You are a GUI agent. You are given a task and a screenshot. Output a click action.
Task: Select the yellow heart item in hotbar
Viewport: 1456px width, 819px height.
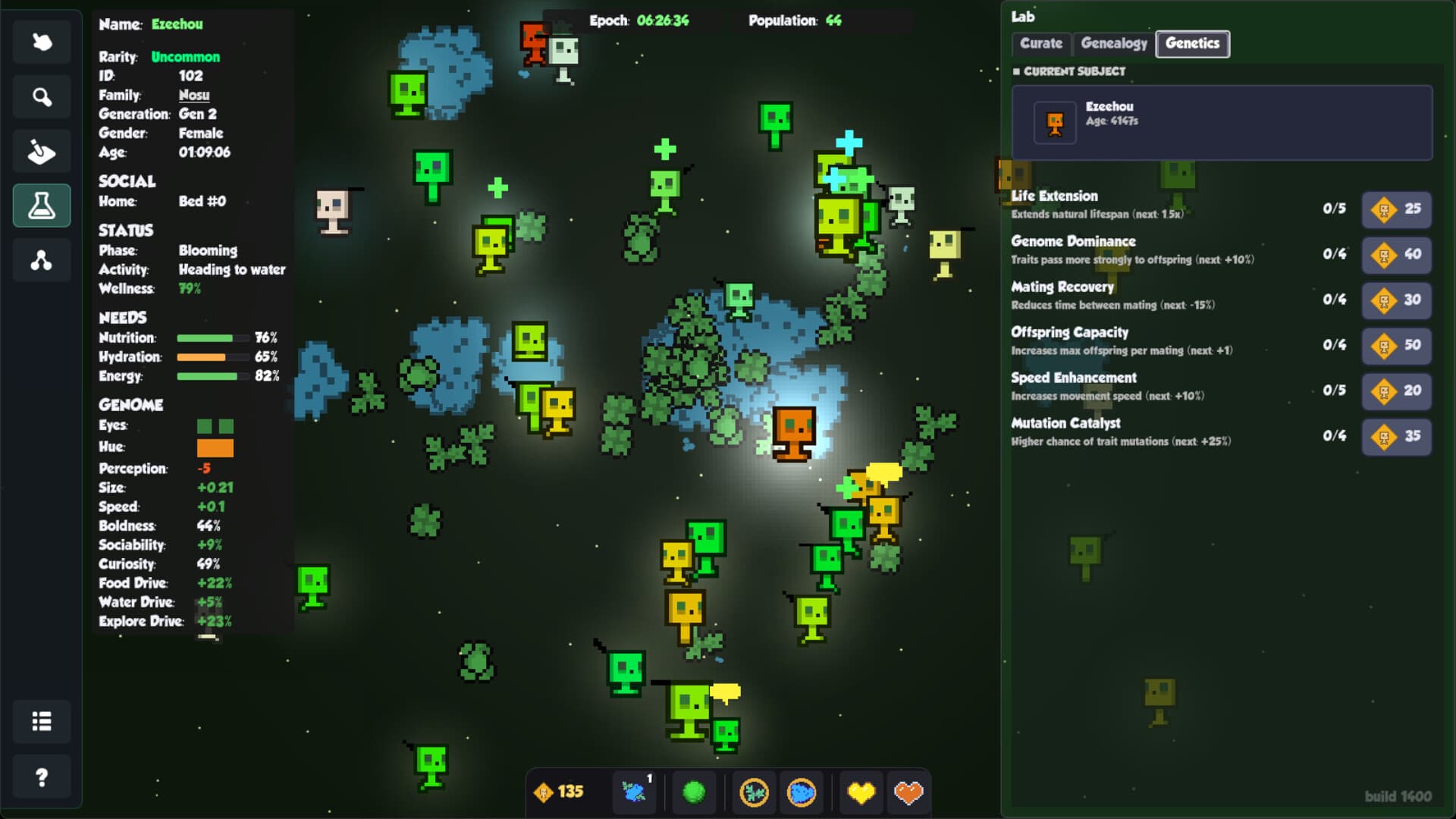pos(861,792)
